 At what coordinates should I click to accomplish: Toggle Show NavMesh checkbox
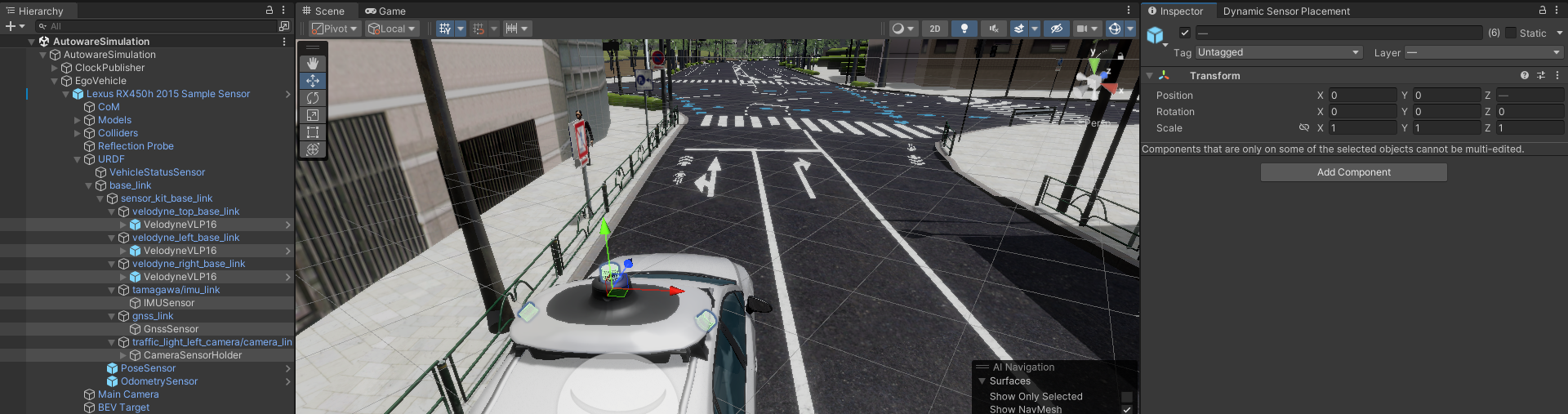[x=1127, y=409]
